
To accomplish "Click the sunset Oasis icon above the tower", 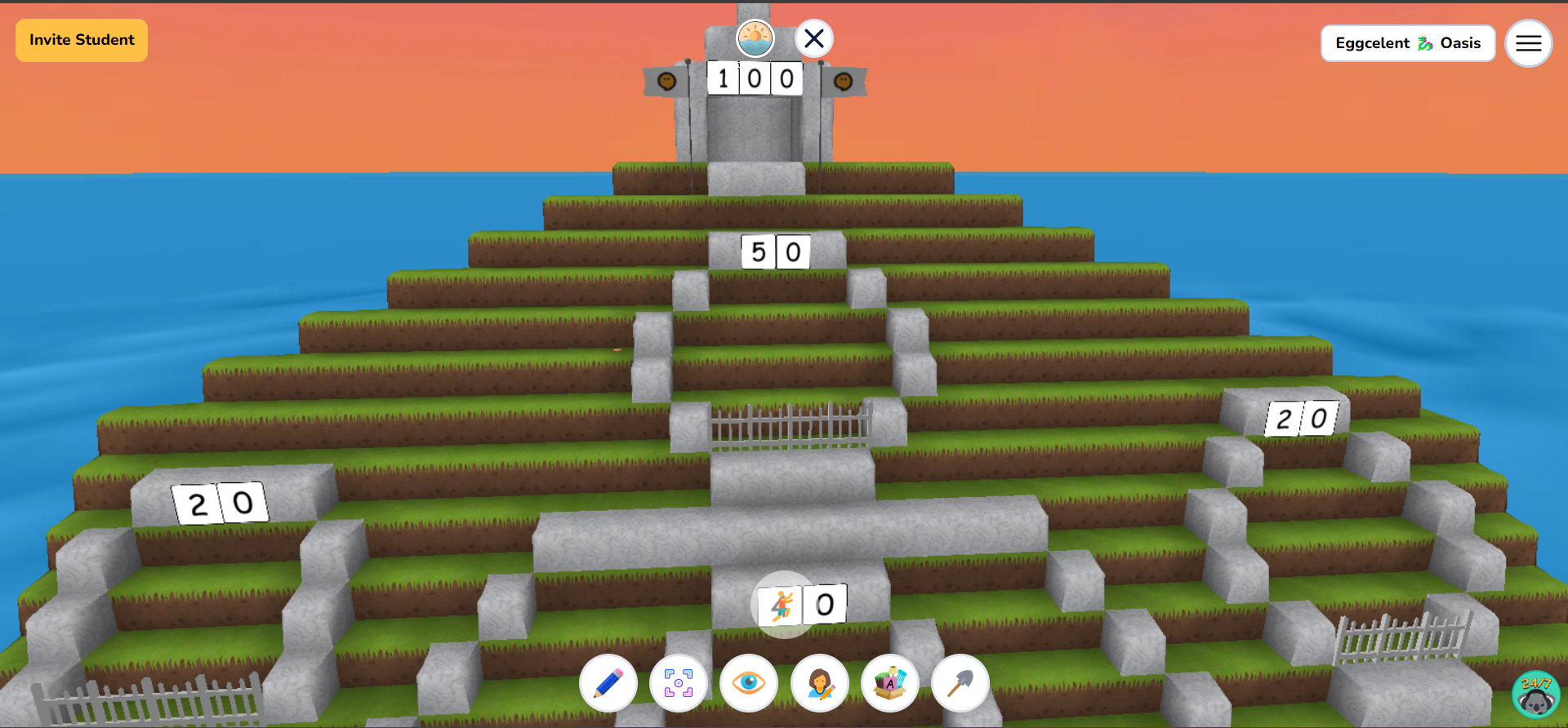I will (755, 37).
